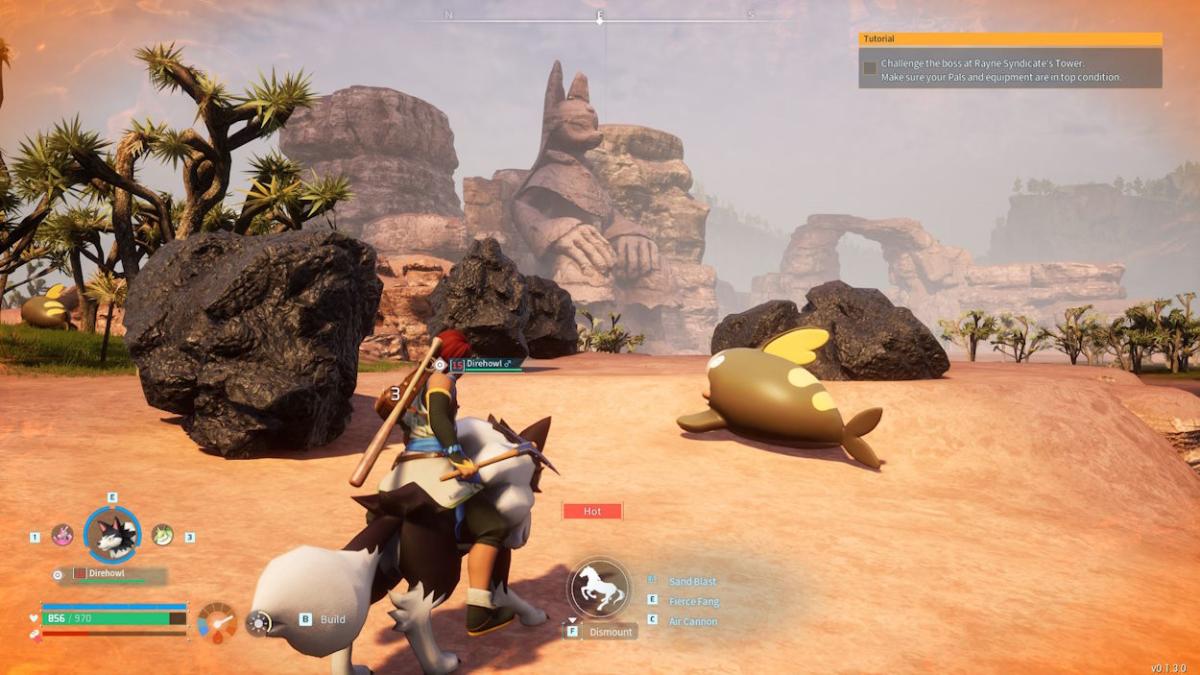Check the Tutorial objective box for Rayne Syndicate's Tower

[x=870, y=68]
